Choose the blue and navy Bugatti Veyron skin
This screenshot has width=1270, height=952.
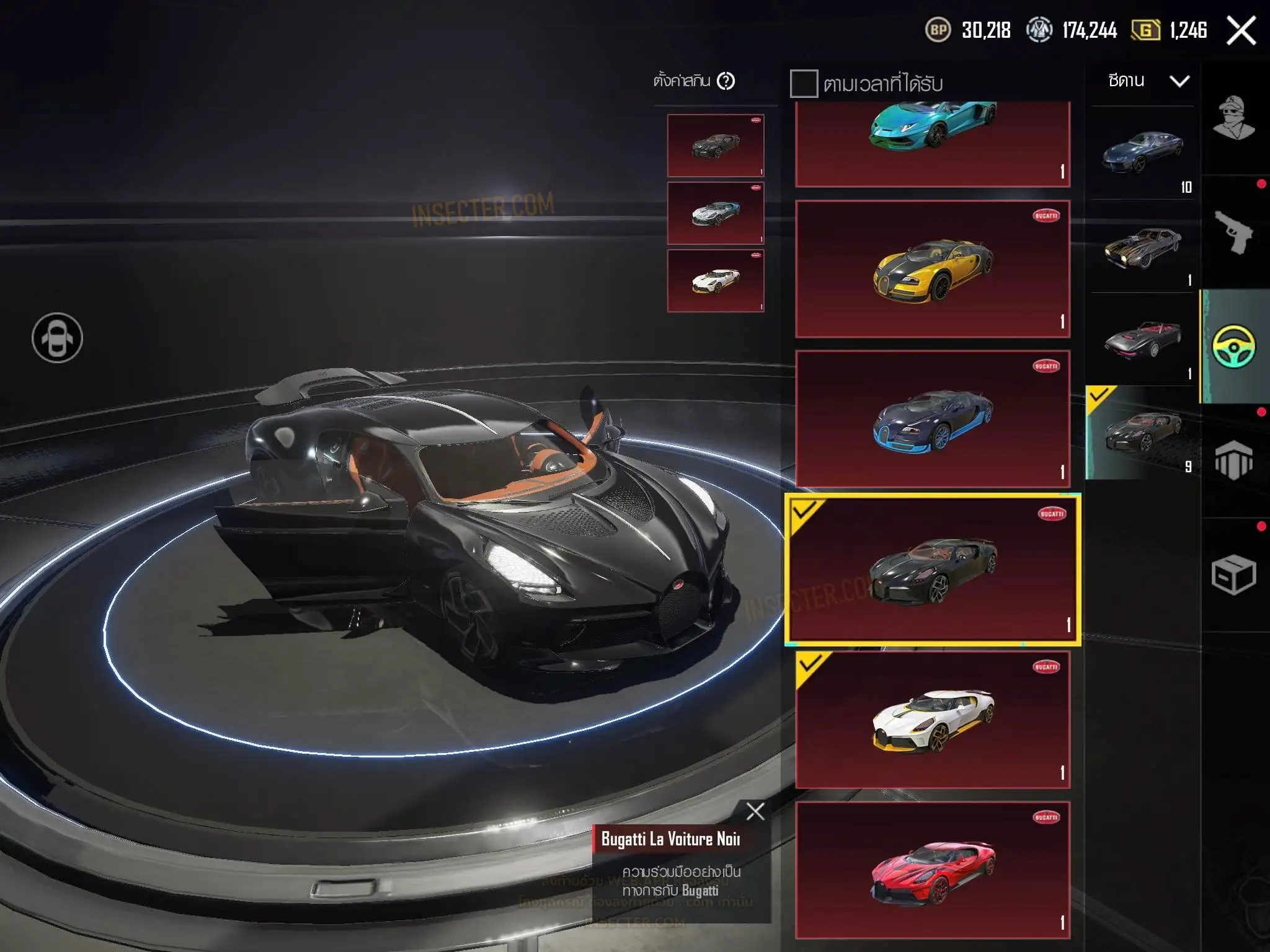tap(933, 419)
